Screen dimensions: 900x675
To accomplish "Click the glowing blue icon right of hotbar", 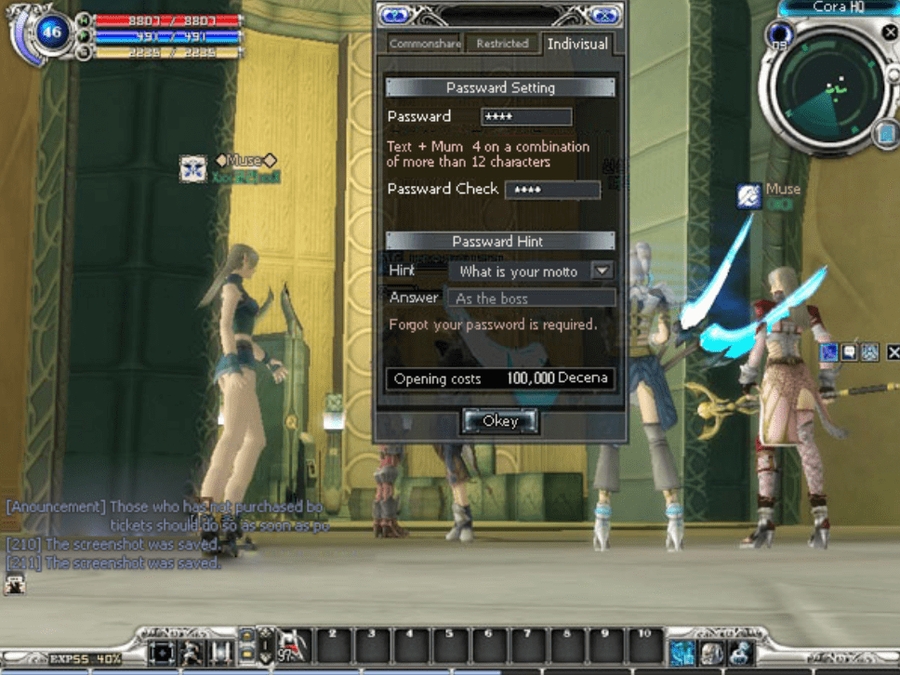I will 683,652.
